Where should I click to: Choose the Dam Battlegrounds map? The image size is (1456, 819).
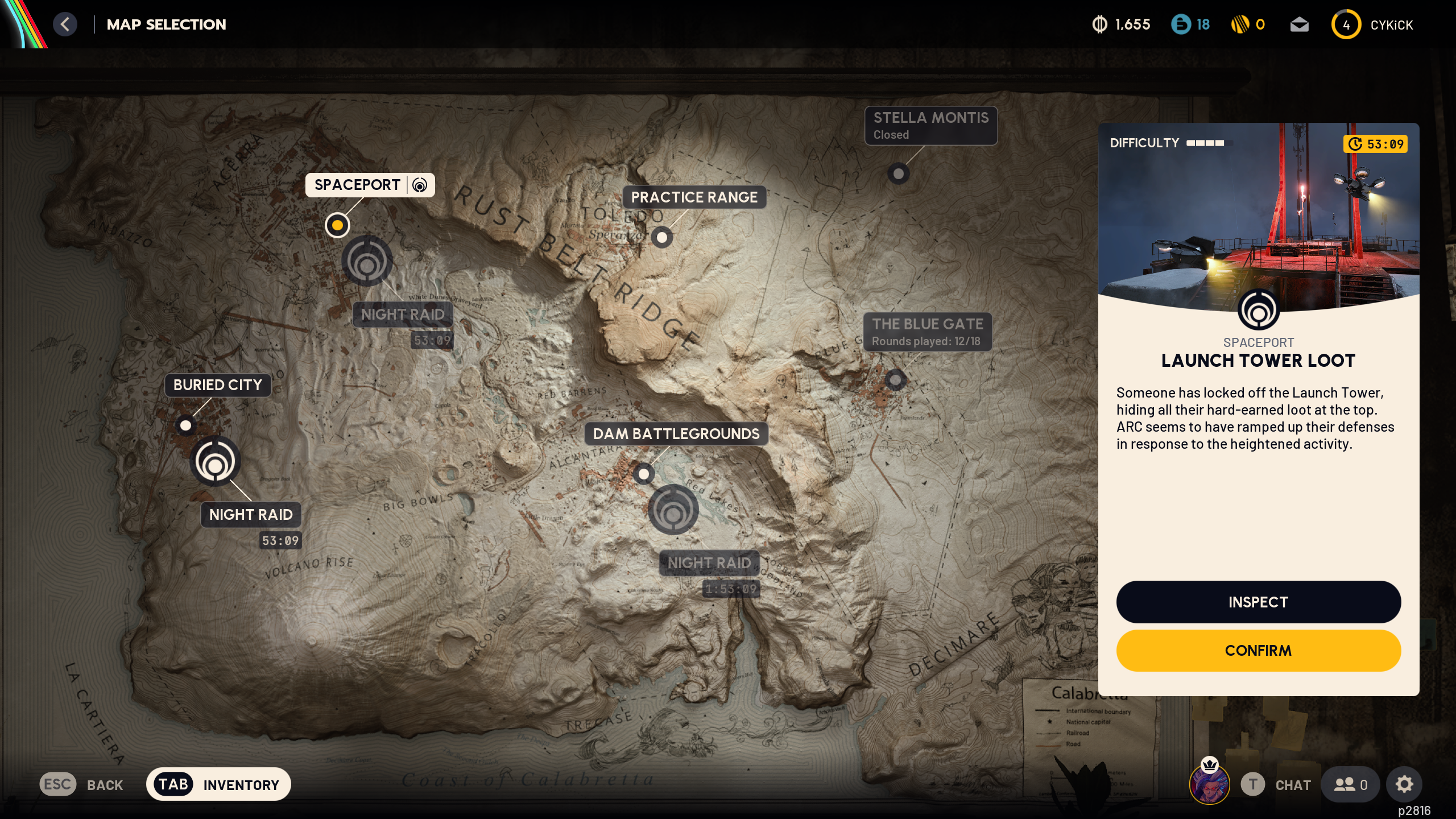(643, 474)
